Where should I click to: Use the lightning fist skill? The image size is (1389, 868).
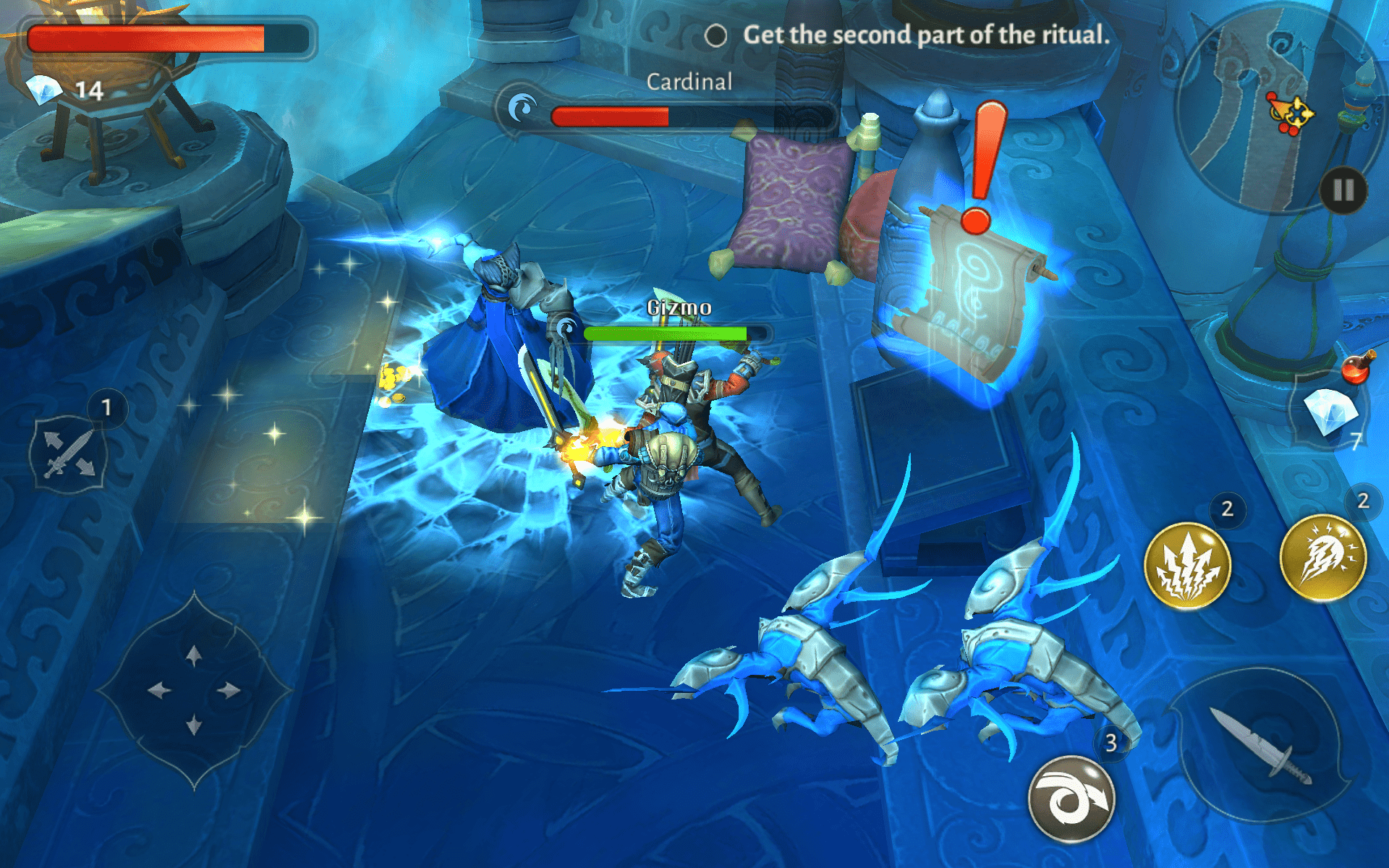[x=1322, y=558]
